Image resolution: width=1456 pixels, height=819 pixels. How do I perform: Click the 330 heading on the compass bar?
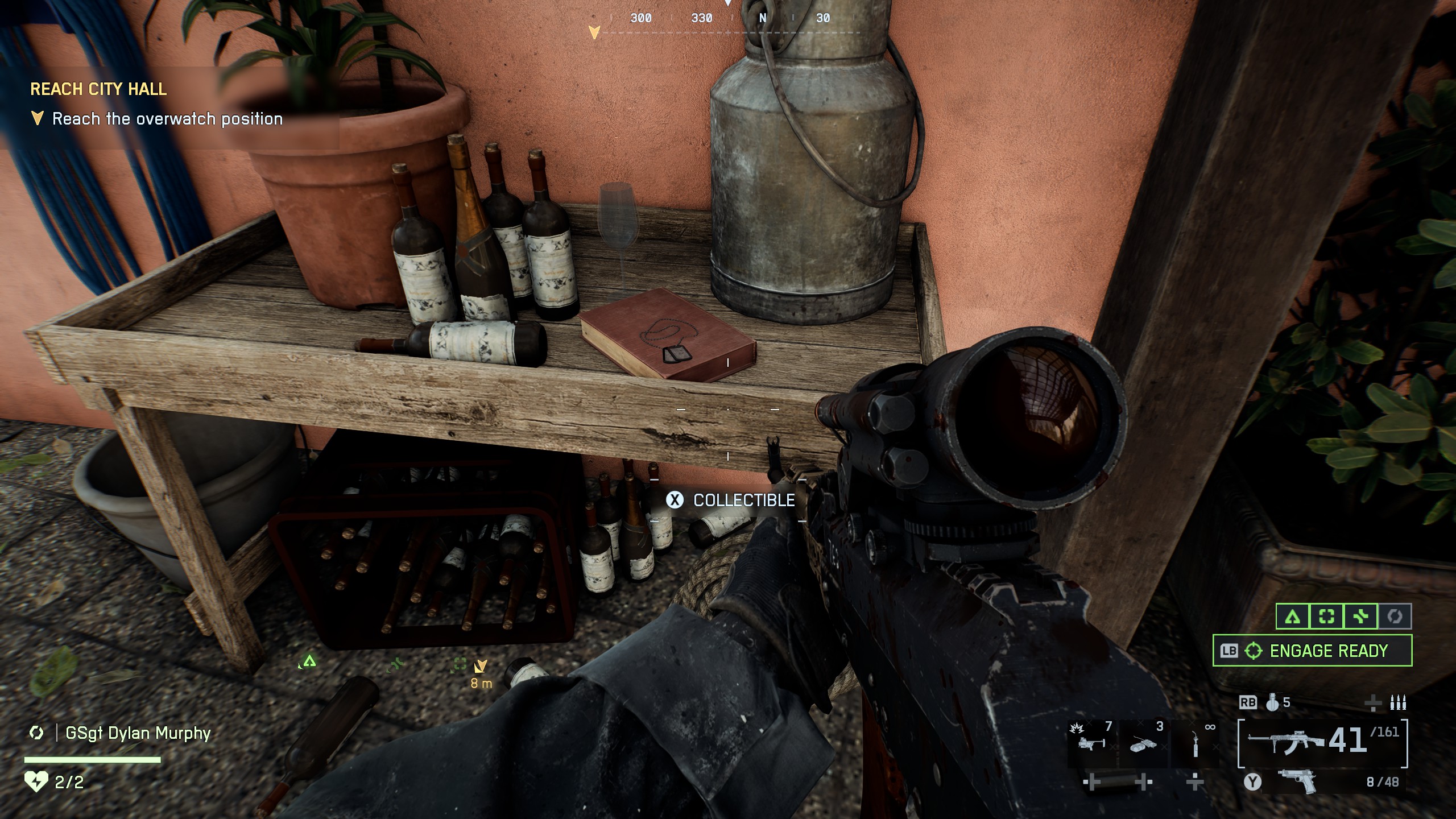pos(702,18)
